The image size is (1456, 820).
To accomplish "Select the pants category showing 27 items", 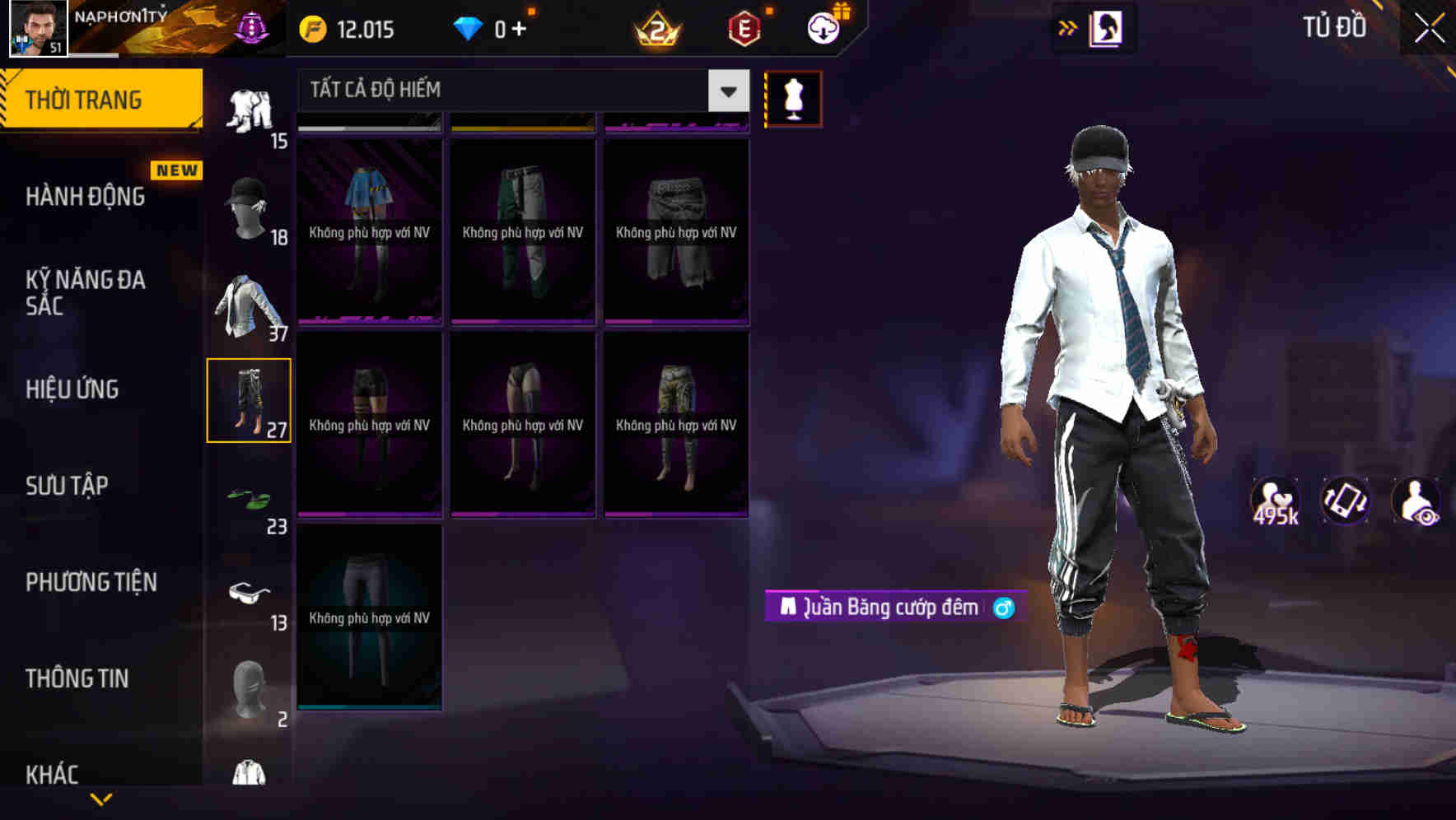I will tap(249, 399).
